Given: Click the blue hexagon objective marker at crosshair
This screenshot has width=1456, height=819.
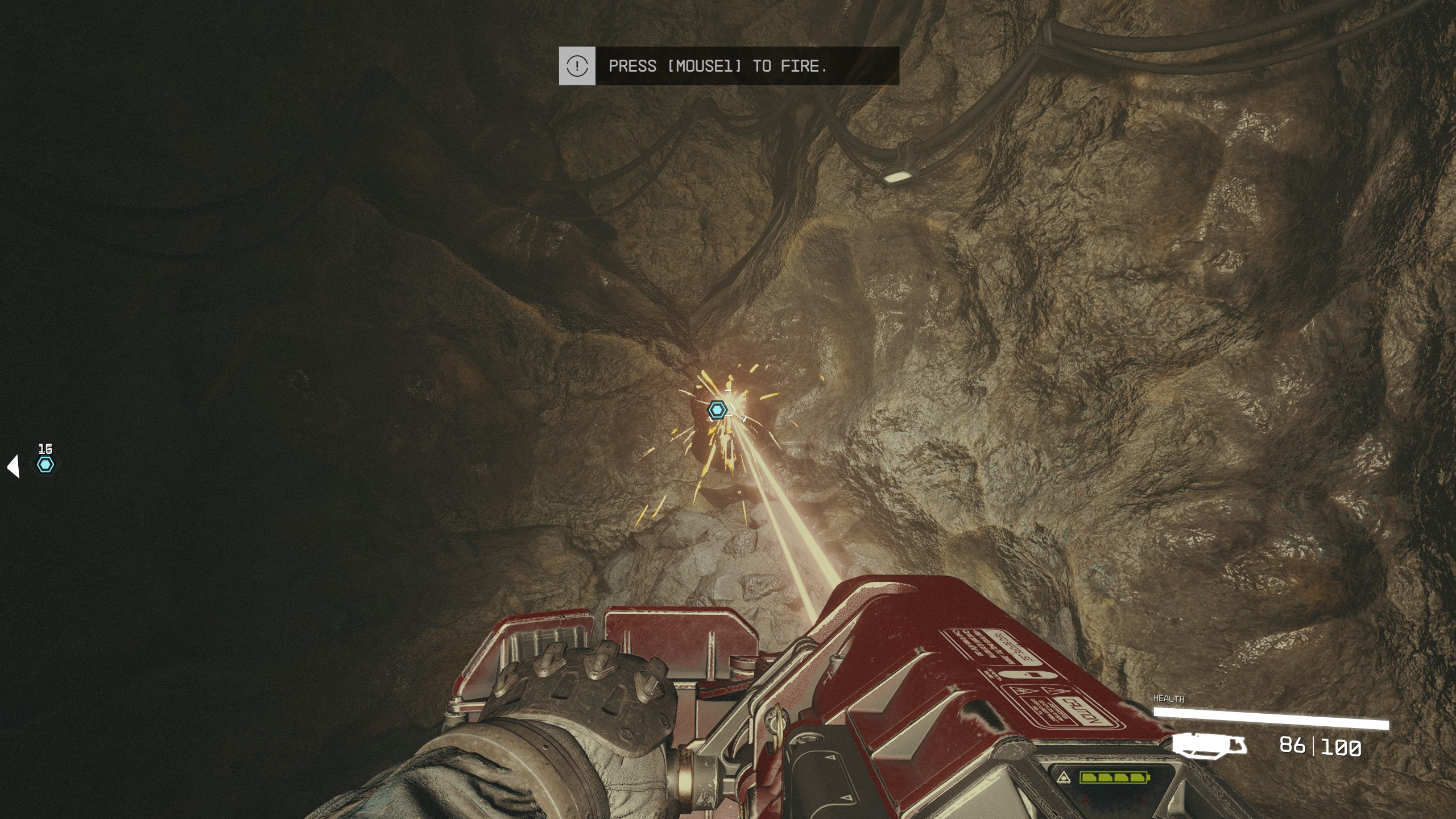Looking at the screenshot, I should pos(717,409).
